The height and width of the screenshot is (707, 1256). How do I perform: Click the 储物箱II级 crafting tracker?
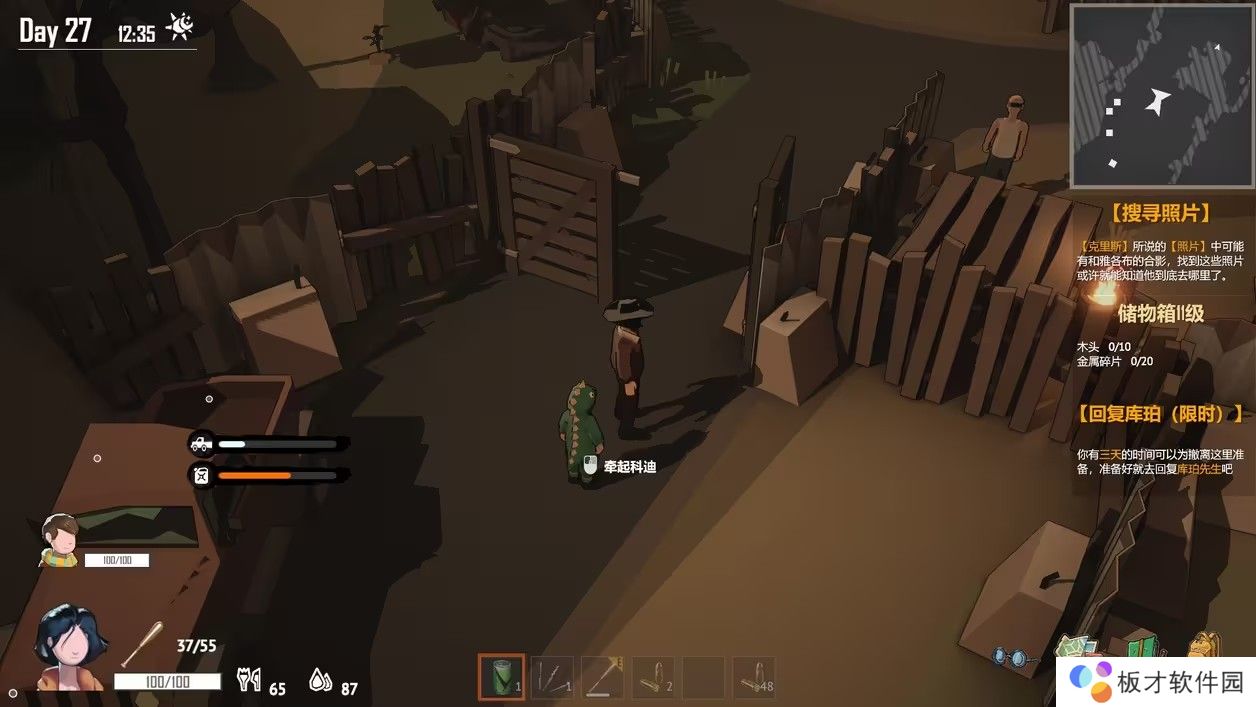(x=1160, y=314)
